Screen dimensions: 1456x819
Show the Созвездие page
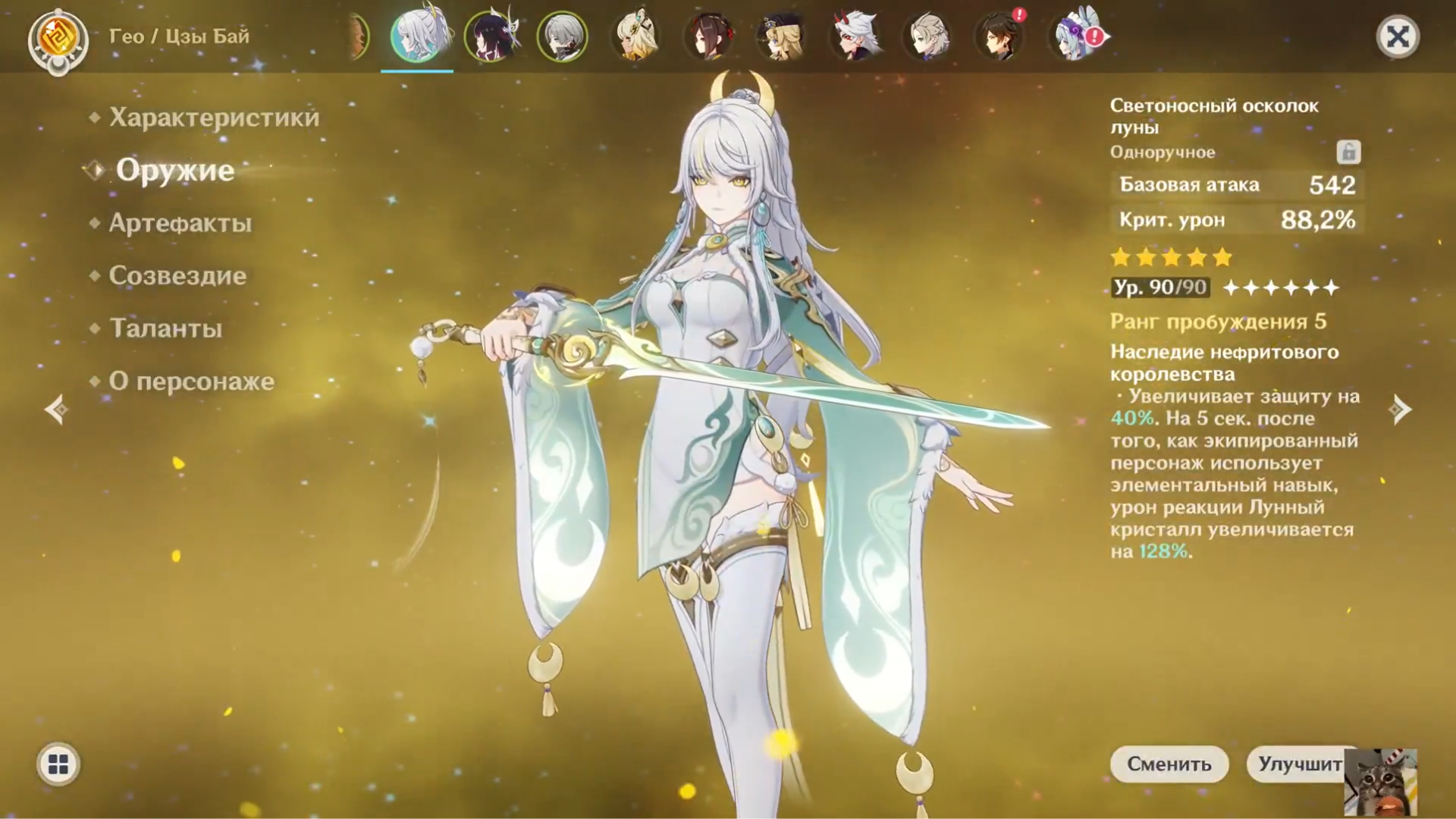click(x=177, y=275)
